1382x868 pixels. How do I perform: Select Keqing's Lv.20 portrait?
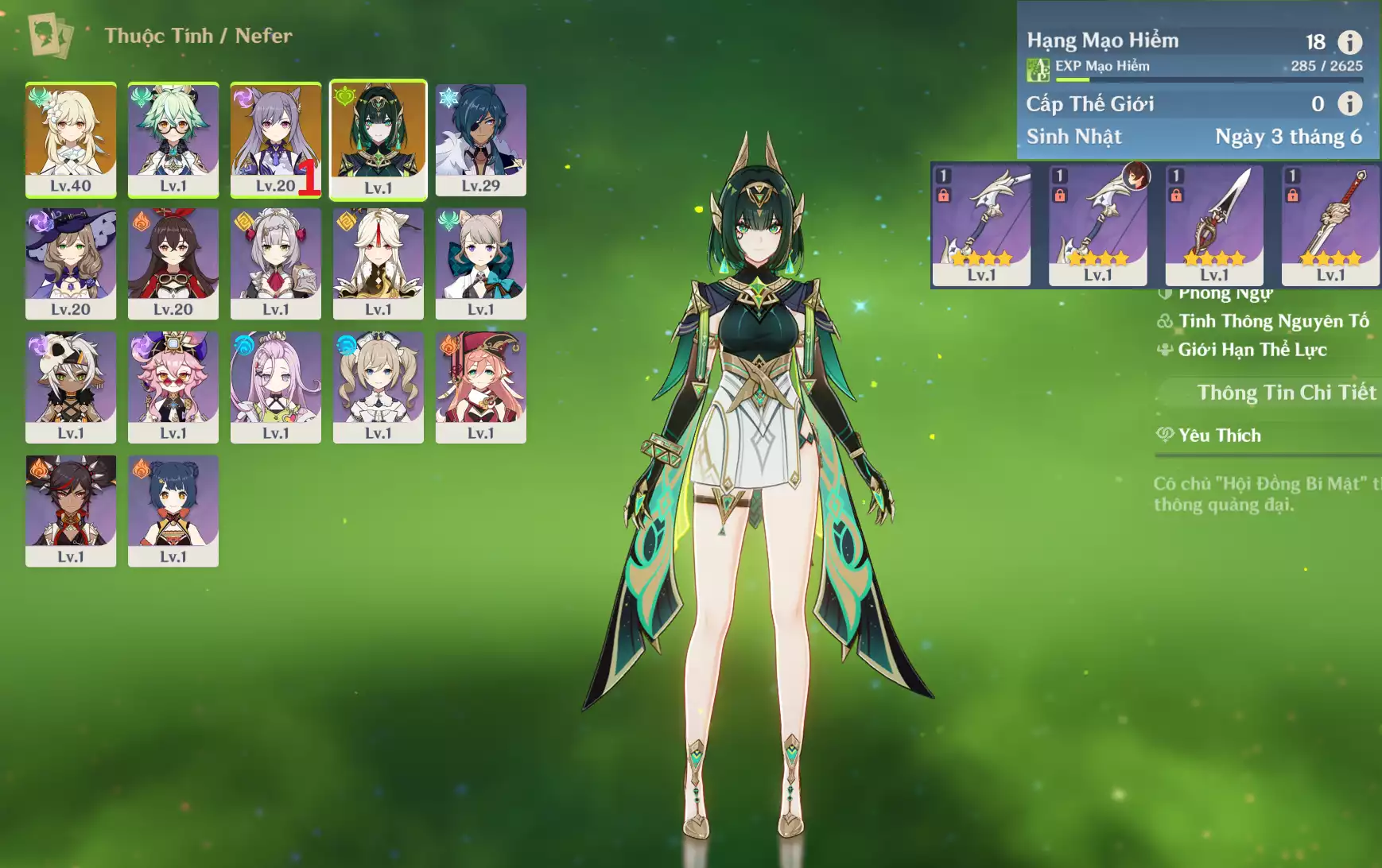click(275, 139)
